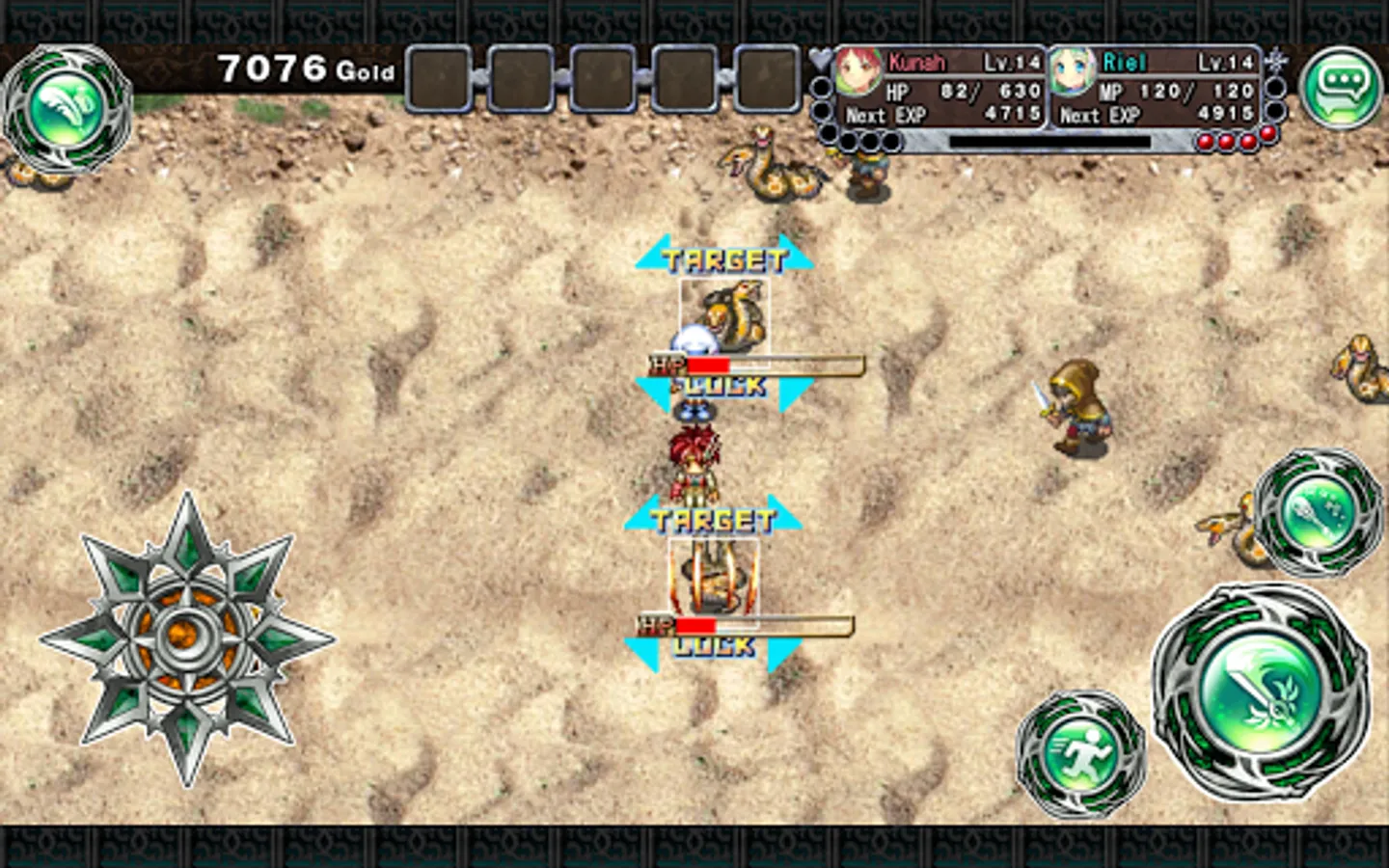Open the green speech bubble chat button
The height and width of the screenshot is (868, 1389).
[1342, 86]
